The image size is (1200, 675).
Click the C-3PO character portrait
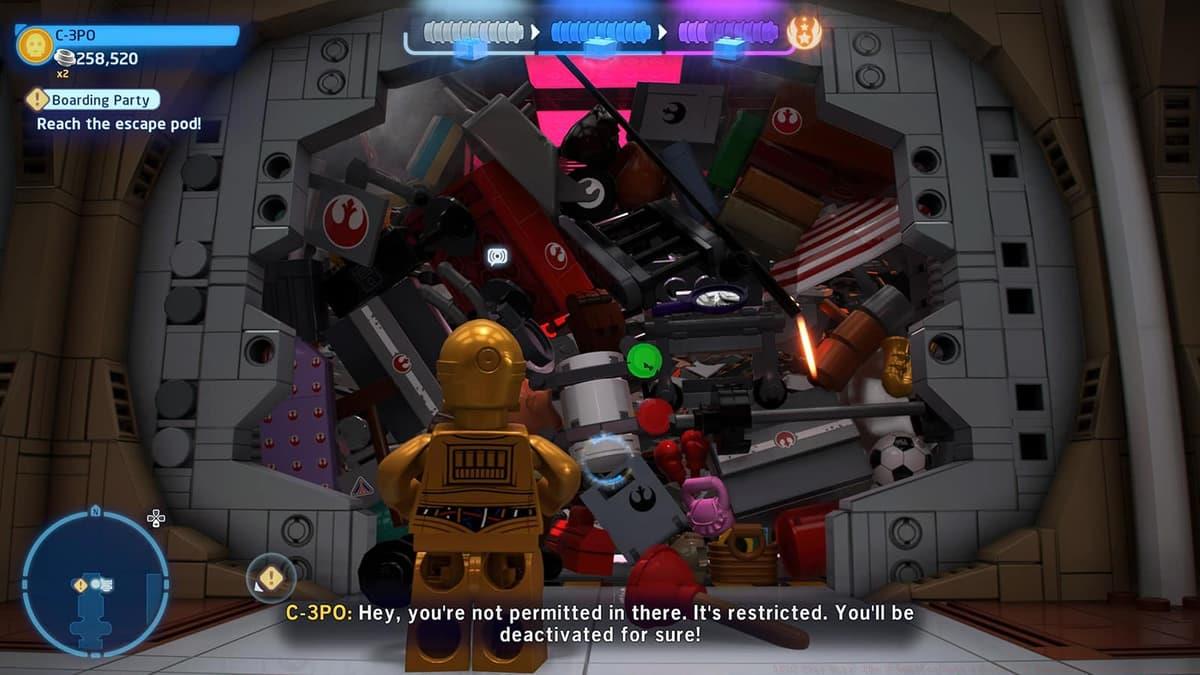35,45
